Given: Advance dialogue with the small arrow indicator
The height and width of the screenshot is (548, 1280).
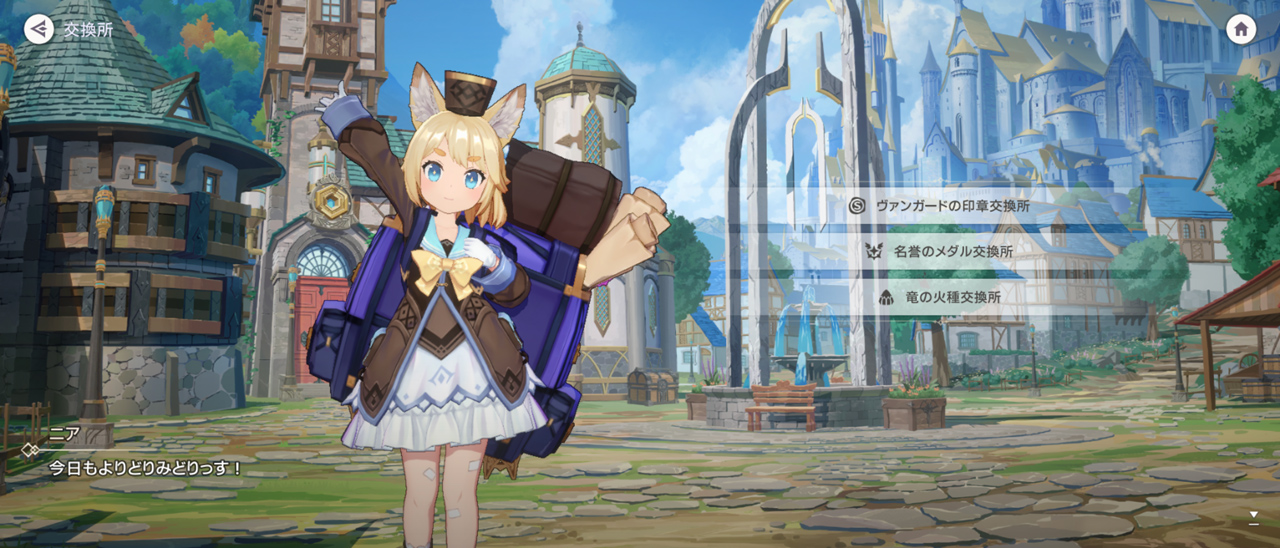Looking at the screenshot, I should tap(1253, 516).
